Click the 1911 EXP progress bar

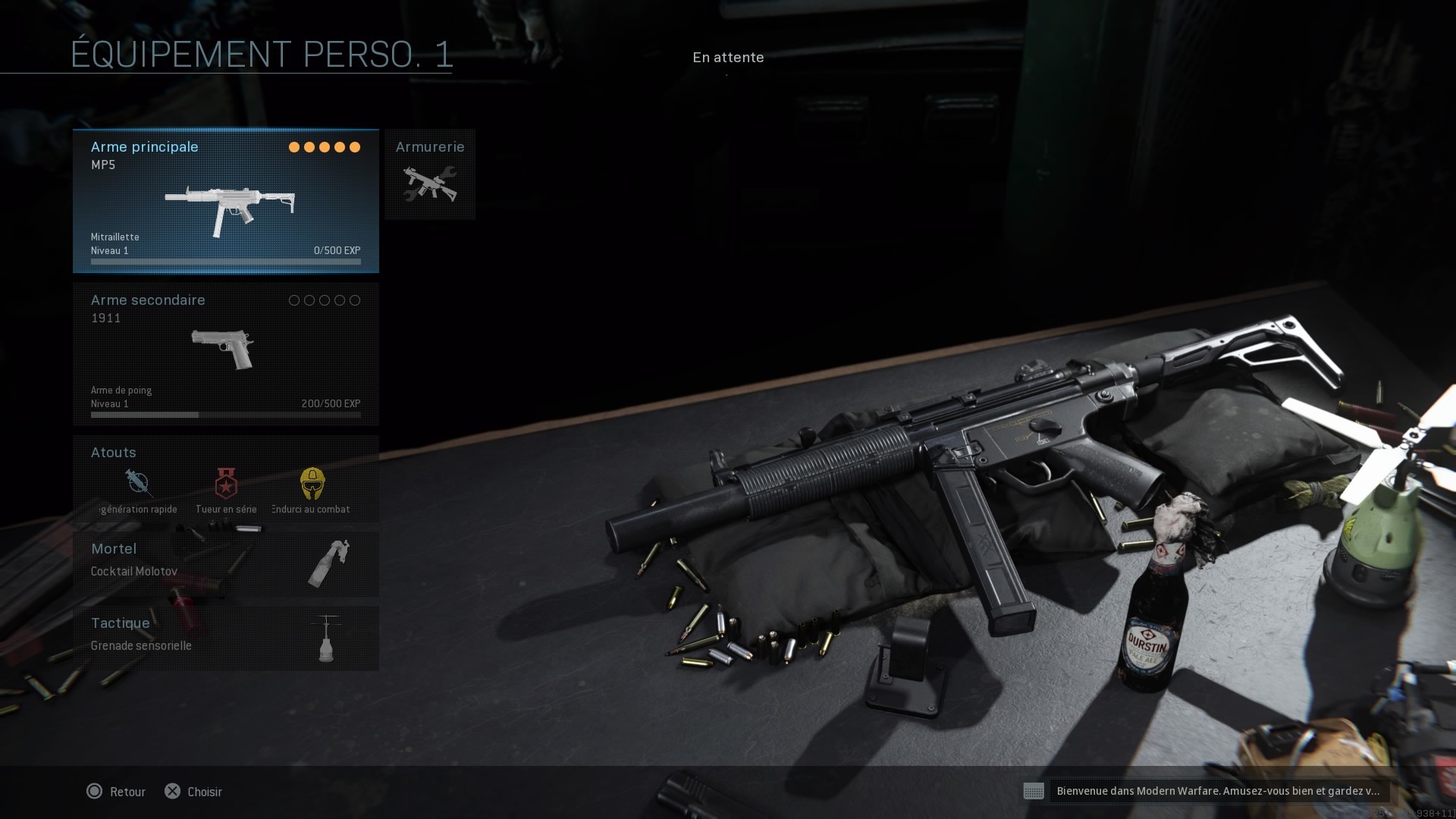point(225,415)
